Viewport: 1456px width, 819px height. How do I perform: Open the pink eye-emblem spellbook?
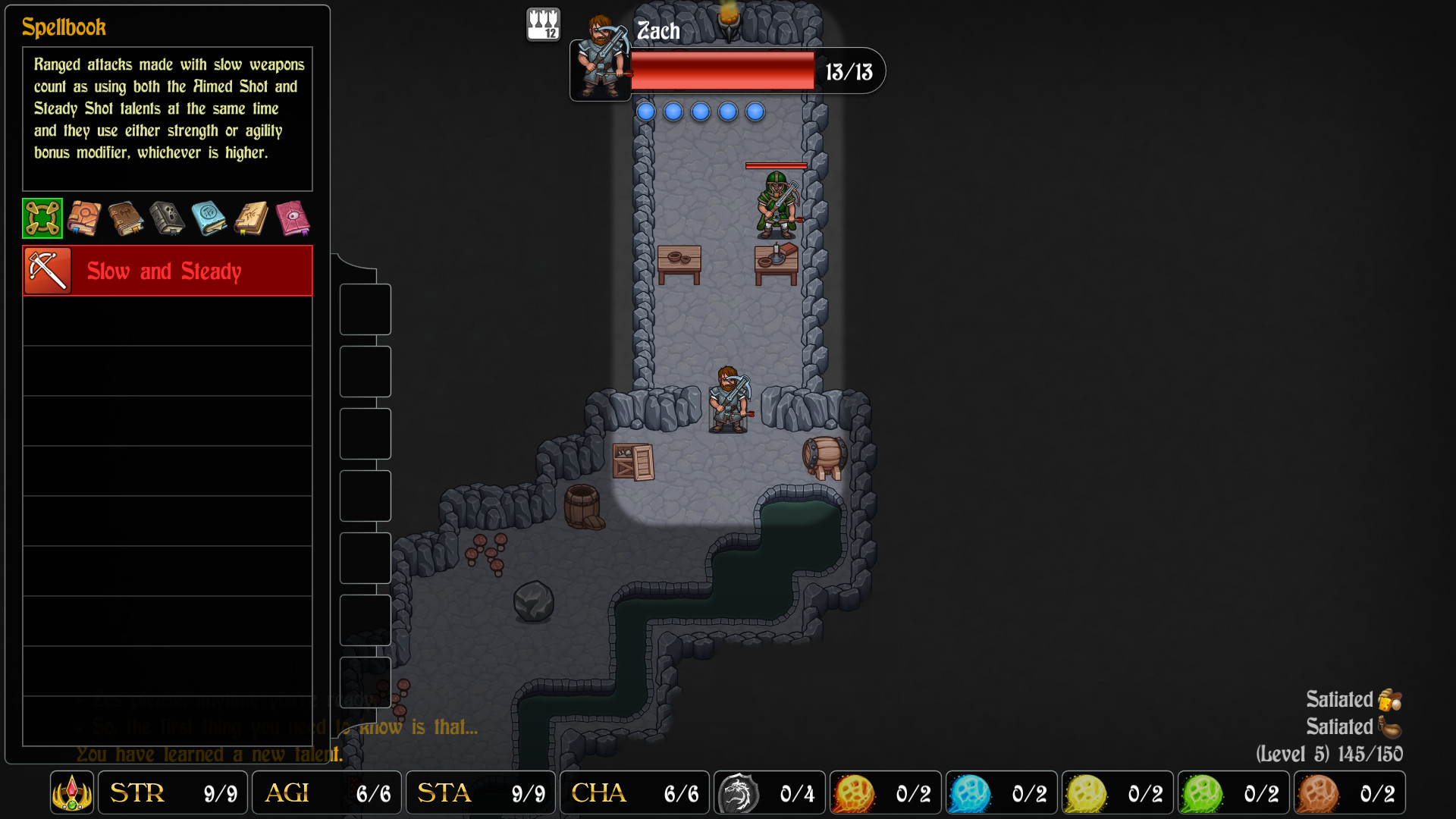pyautogui.click(x=293, y=218)
